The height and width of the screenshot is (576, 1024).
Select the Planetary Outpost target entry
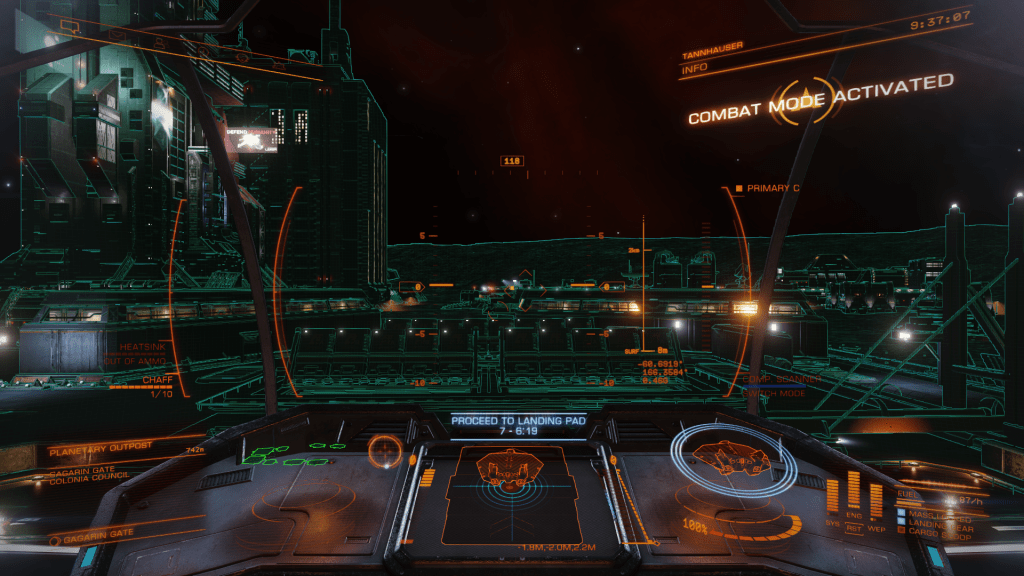[x=98, y=450]
